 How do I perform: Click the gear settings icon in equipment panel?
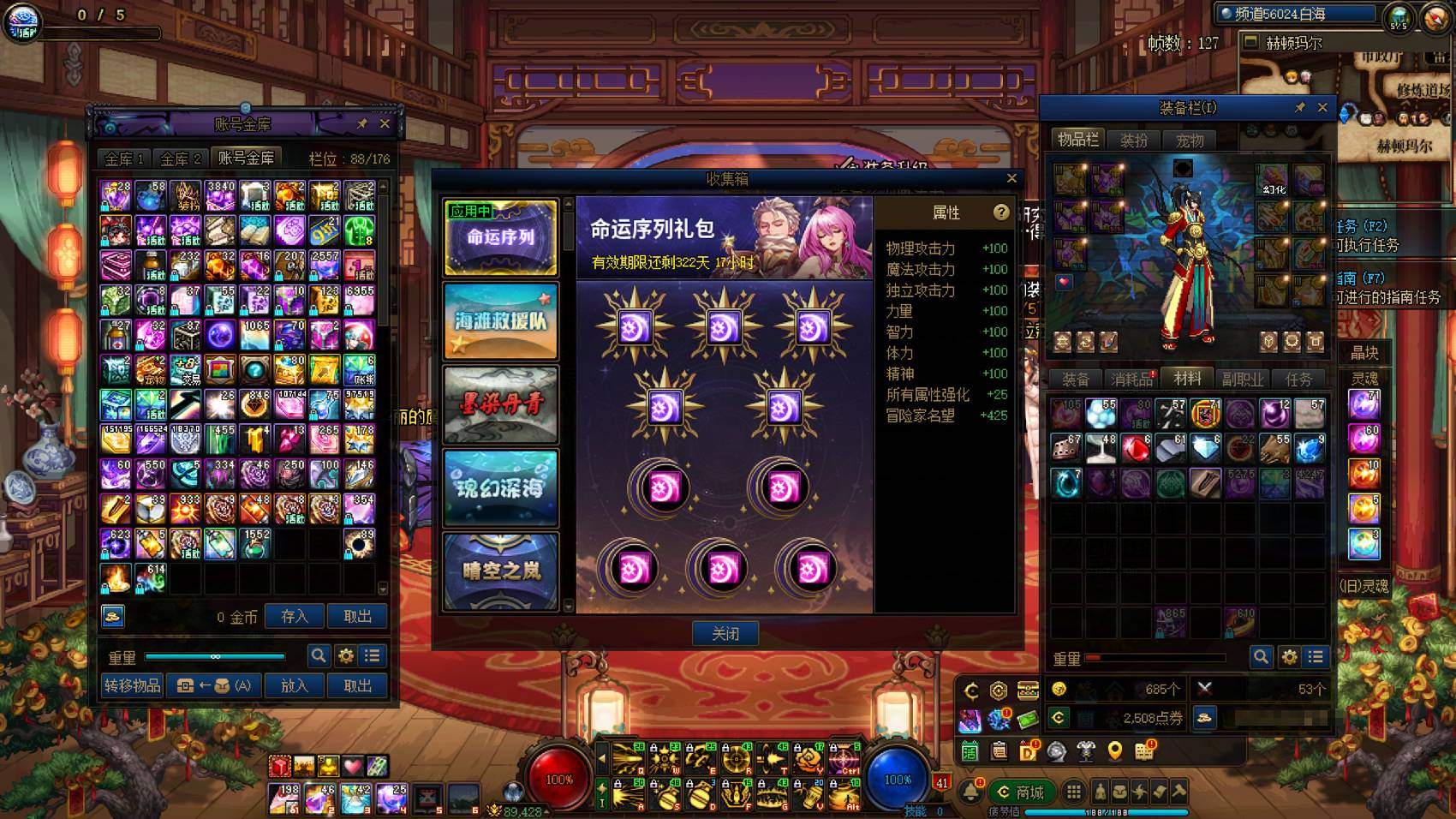click(1290, 657)
